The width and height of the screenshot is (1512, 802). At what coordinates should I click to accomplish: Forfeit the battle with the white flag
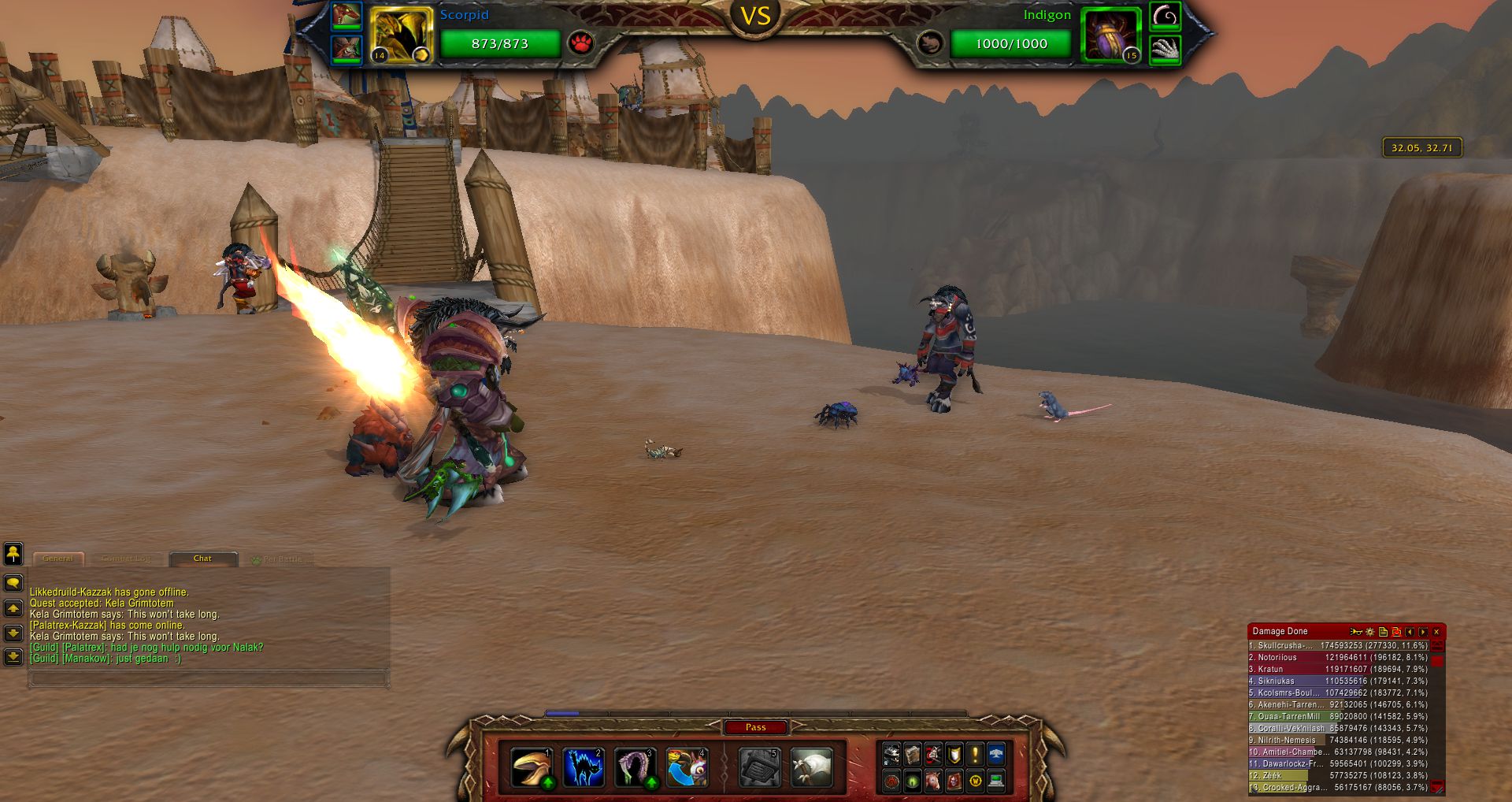pyautogui.click(x=811, y=767)
